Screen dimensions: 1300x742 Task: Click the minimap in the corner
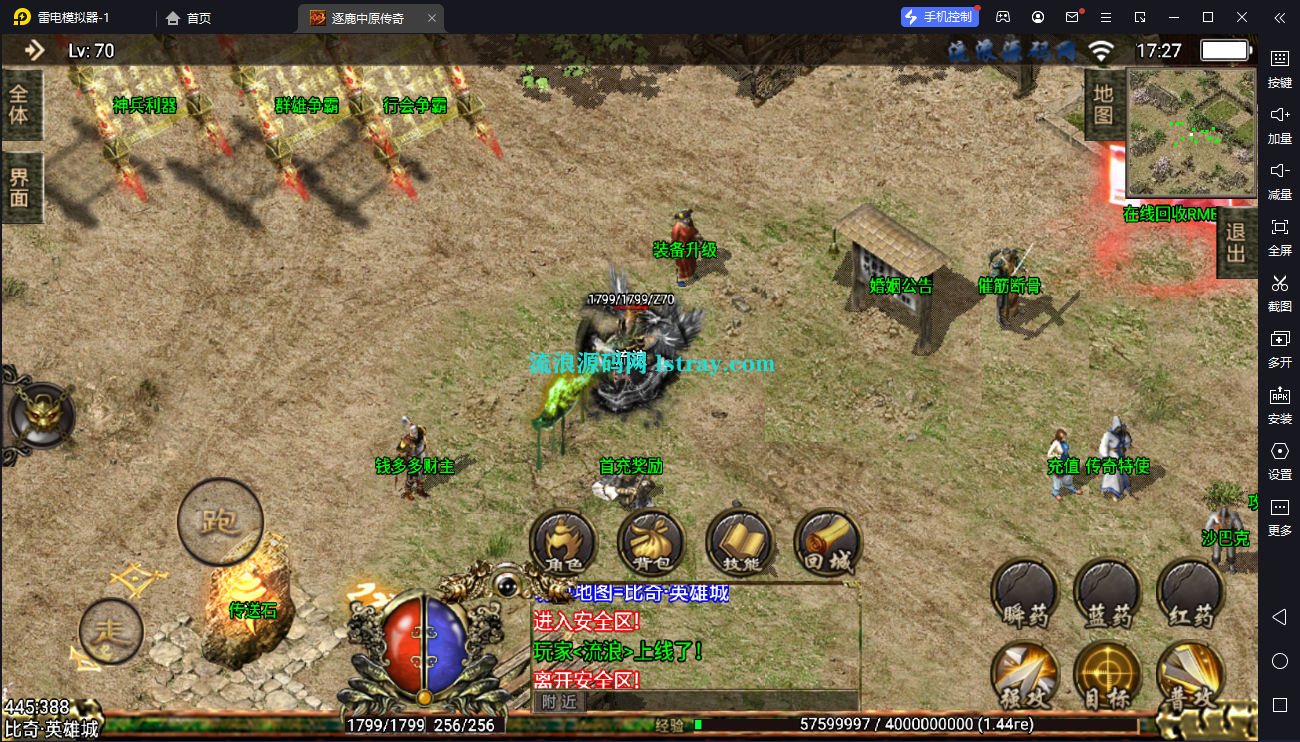[1191, 132]
